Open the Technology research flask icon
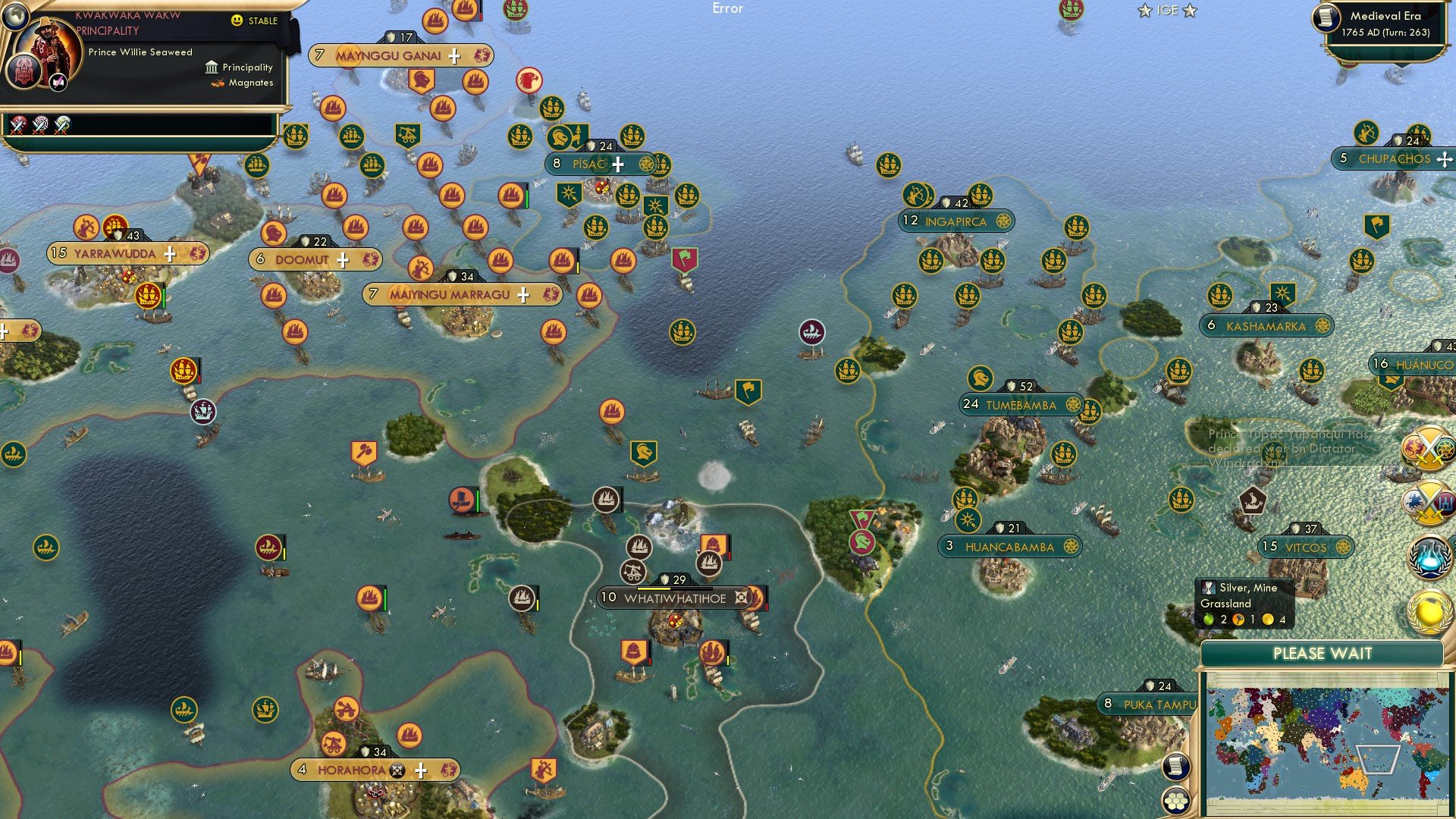This screenshot has height=819, width=1456. pyautogui.click(x=1432, y=556)
